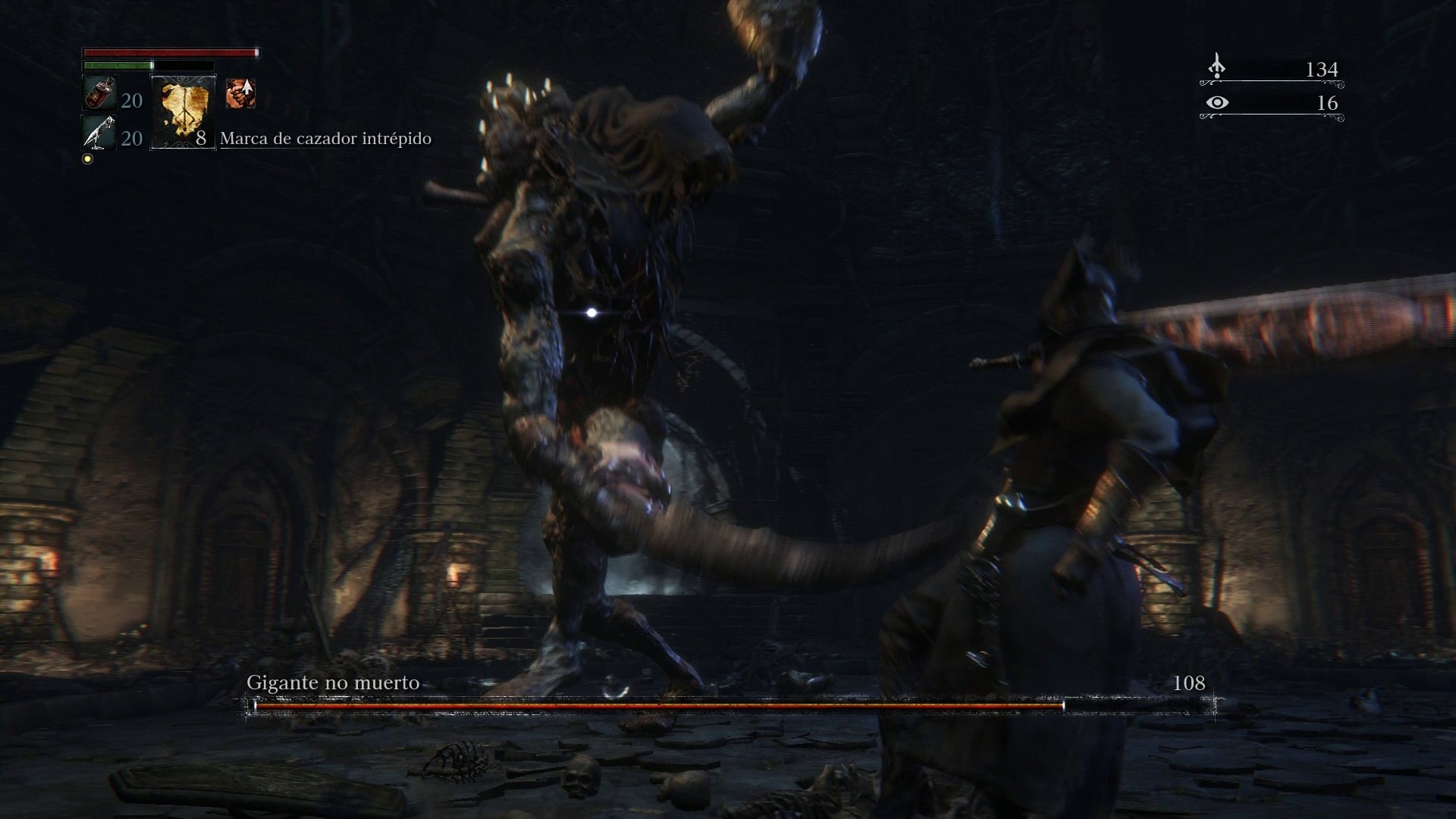Select the Blood Vial consumable icon
Viewport: 1456px width, 819px height.
click(99, 93)
